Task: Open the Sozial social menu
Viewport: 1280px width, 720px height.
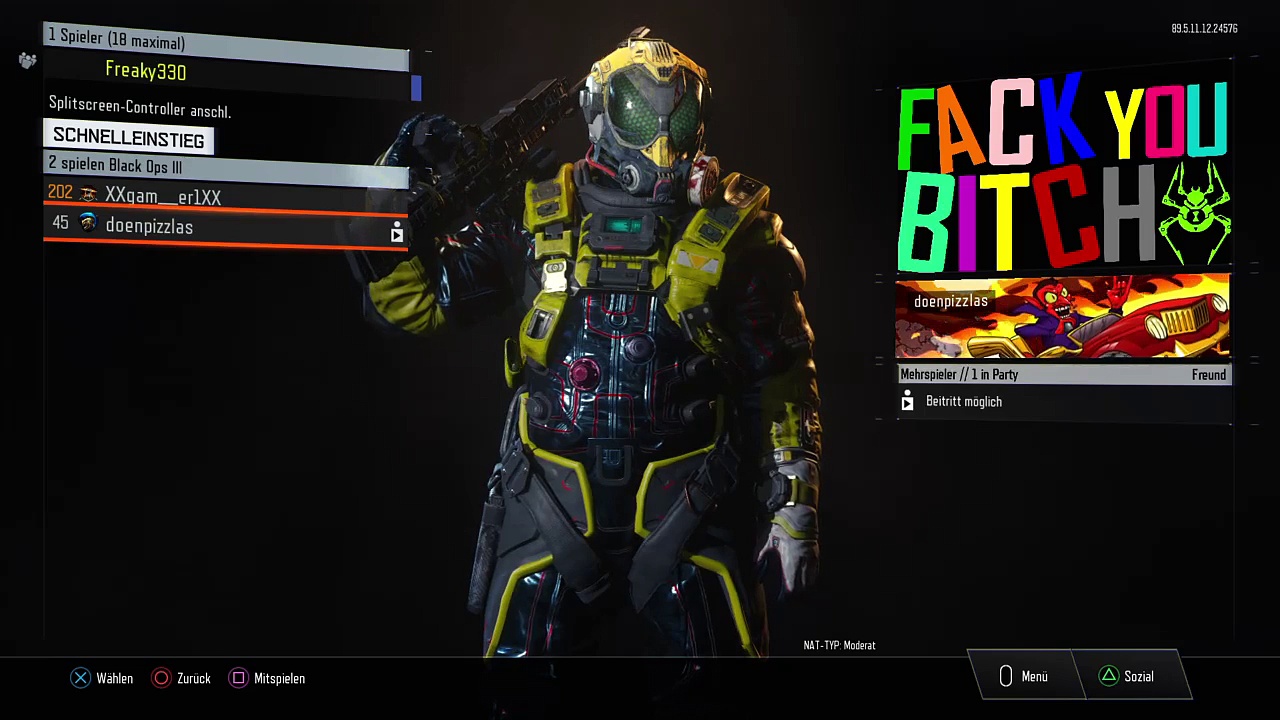Action: point(1127,677)
